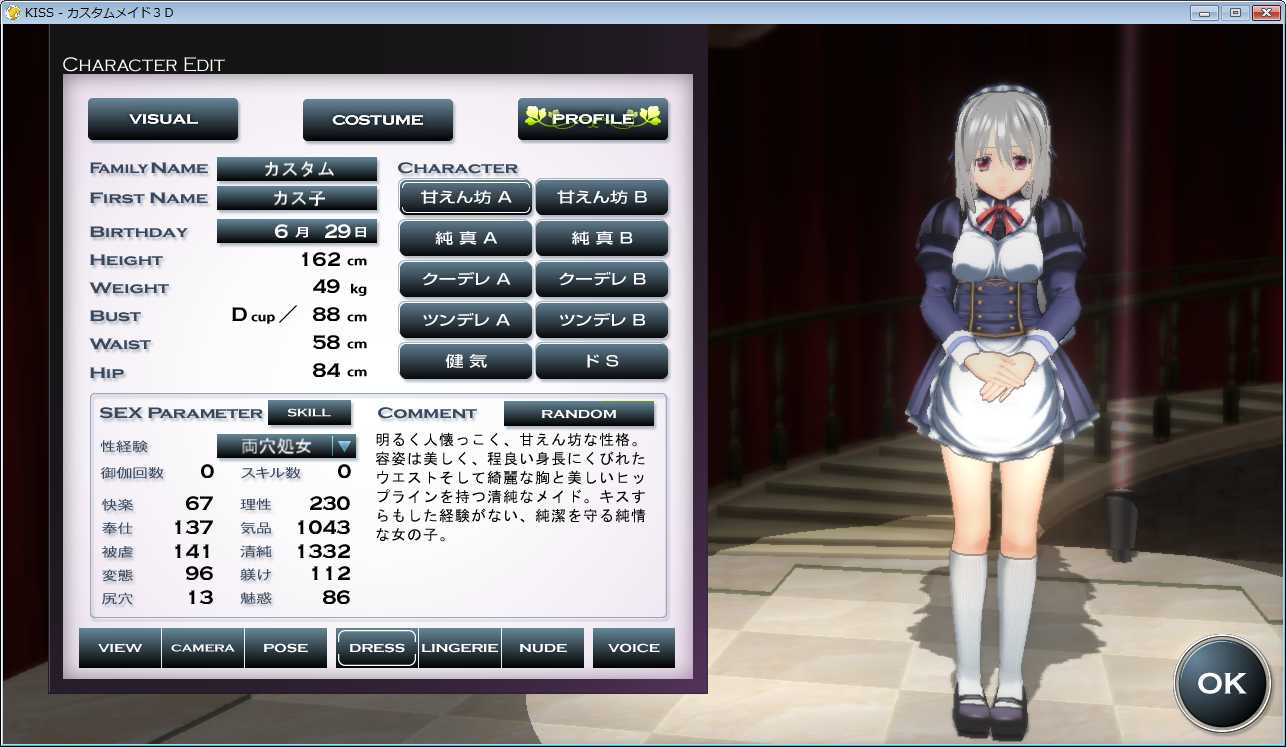1286x747 pixels.
Task: Select the 健気 personality button
Action: point(465,361)
